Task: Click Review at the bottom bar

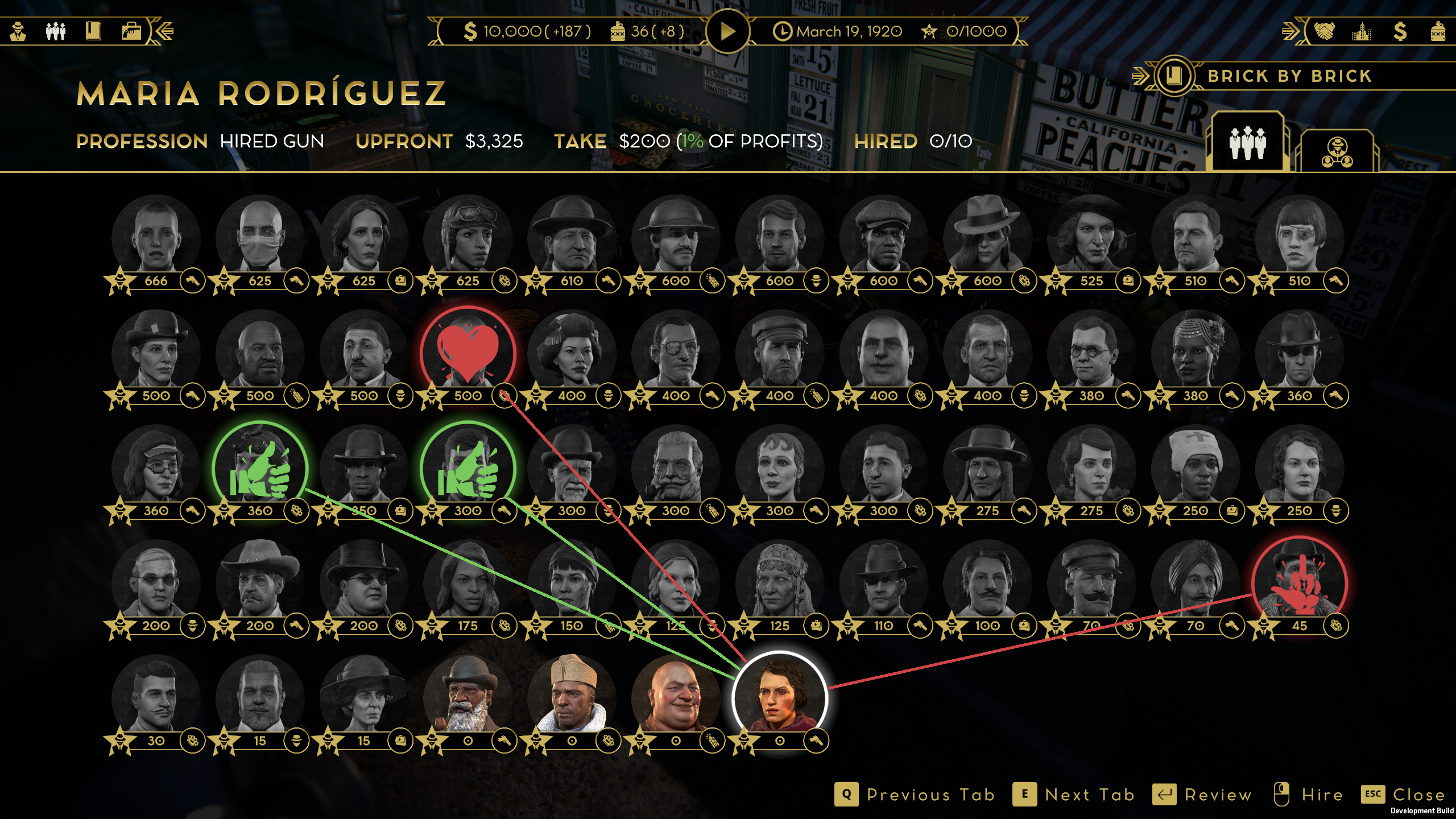Action: pyautogui.click(x=1219, y=795)
